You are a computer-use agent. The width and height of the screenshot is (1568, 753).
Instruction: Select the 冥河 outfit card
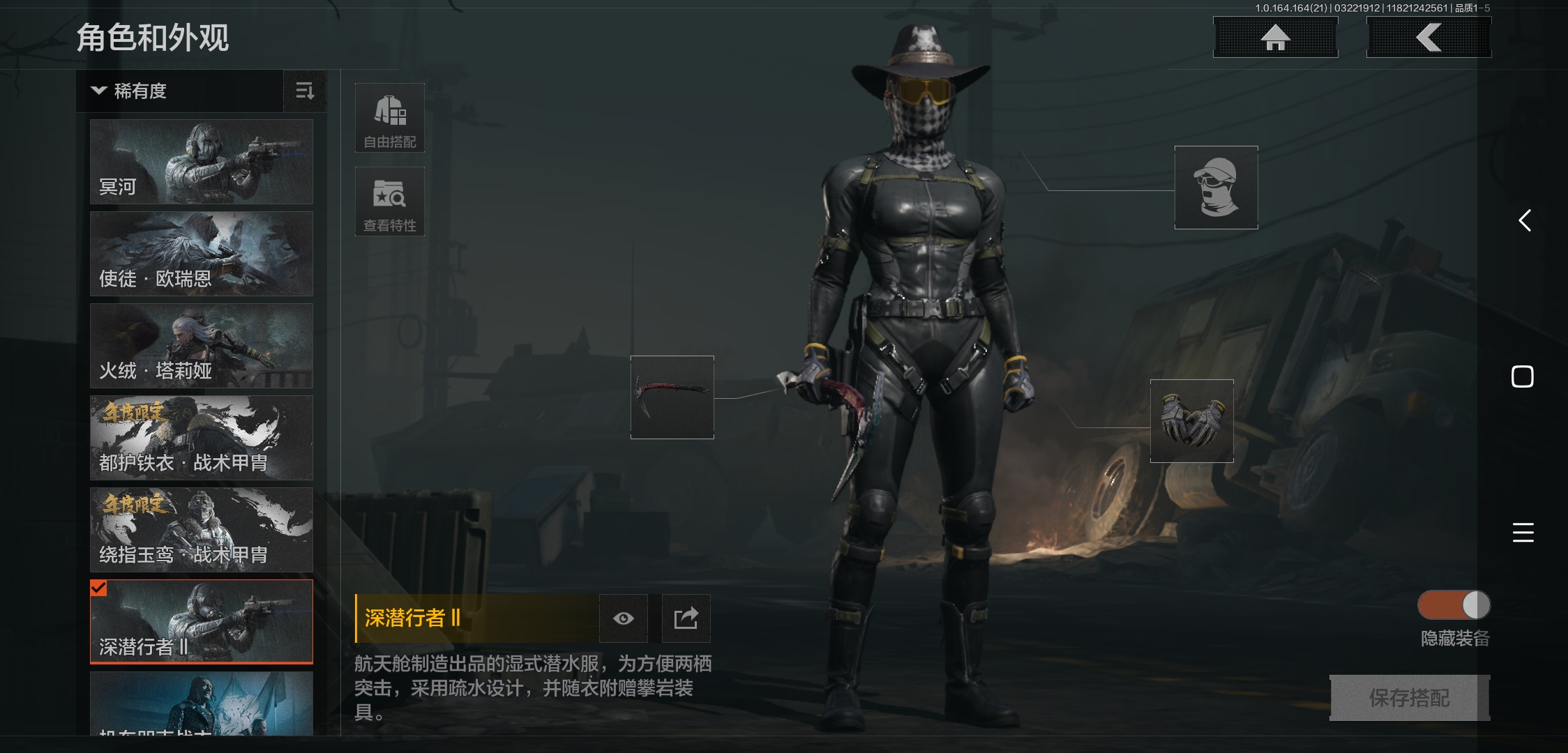(x=201, y=162)
